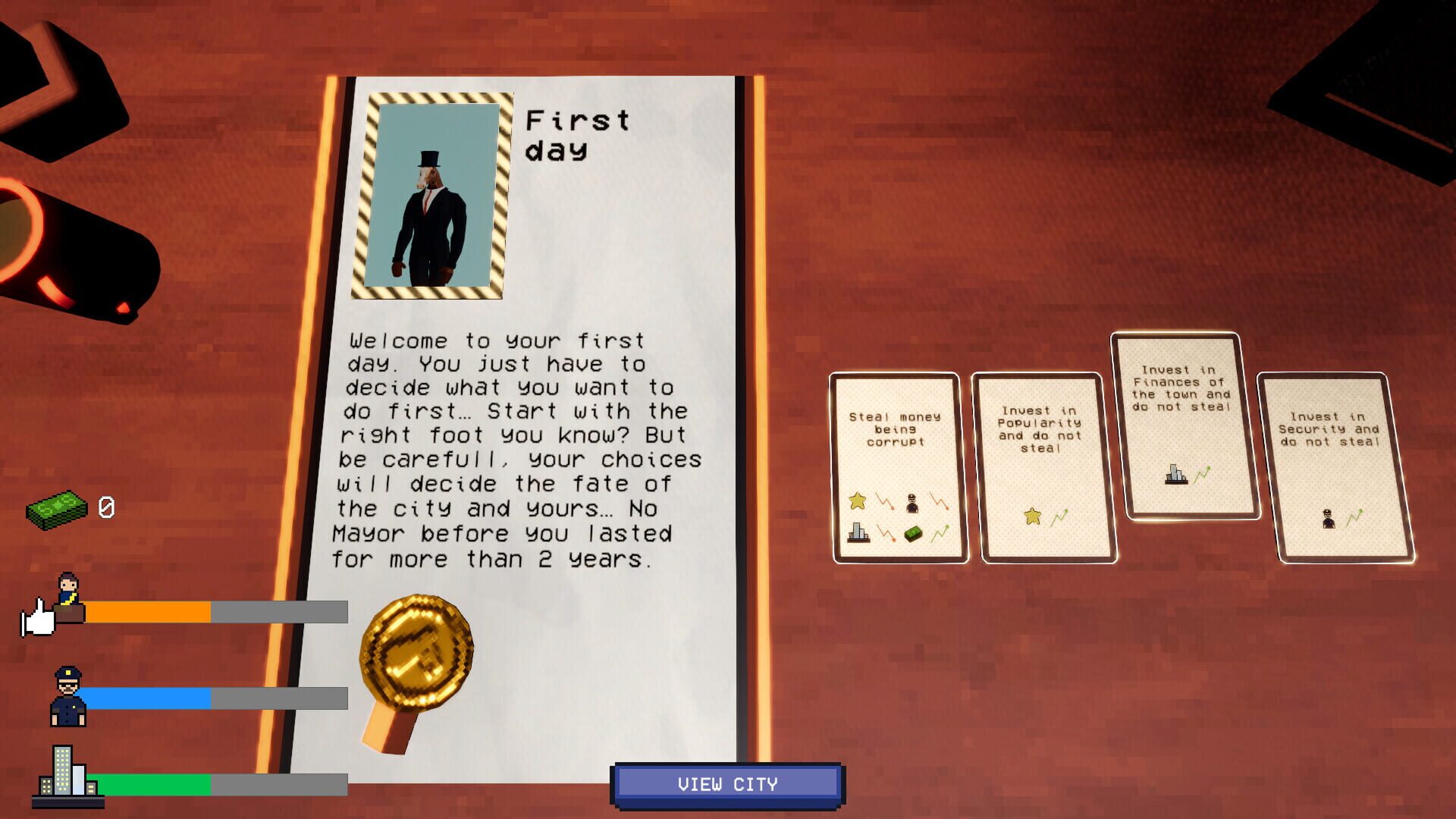1456x819 pixels.
Task: Click the red declining arrow on the corrupt card
Action: (884, 500)
